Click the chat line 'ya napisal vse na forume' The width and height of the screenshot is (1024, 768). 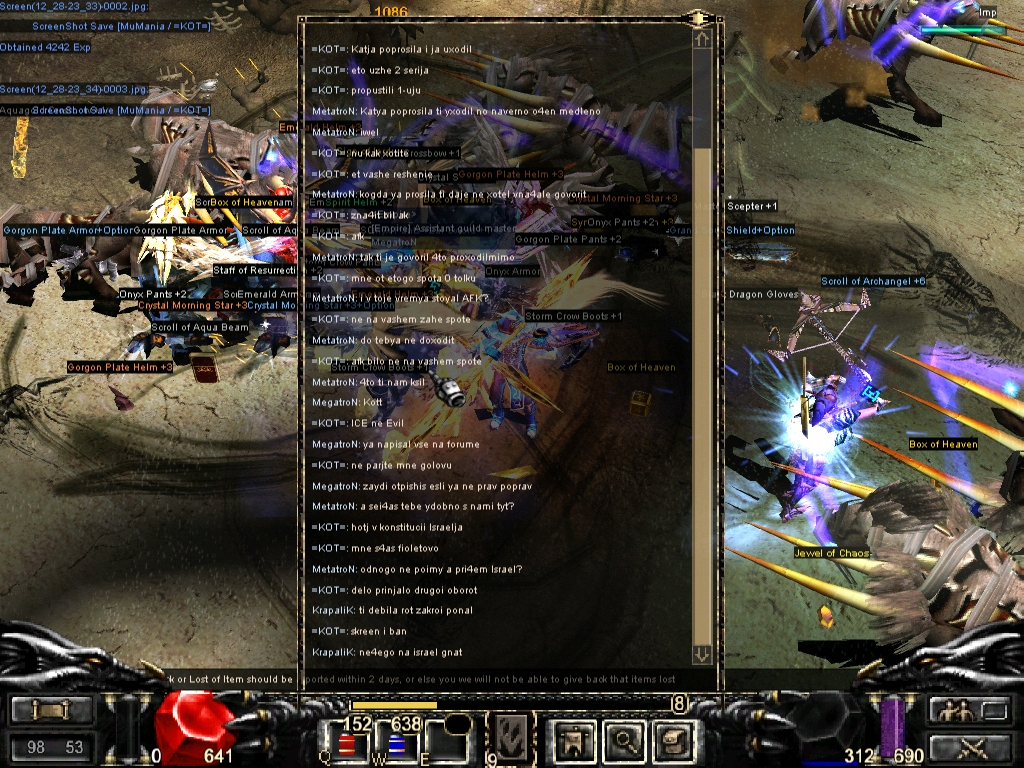click(x=395, y=444)
